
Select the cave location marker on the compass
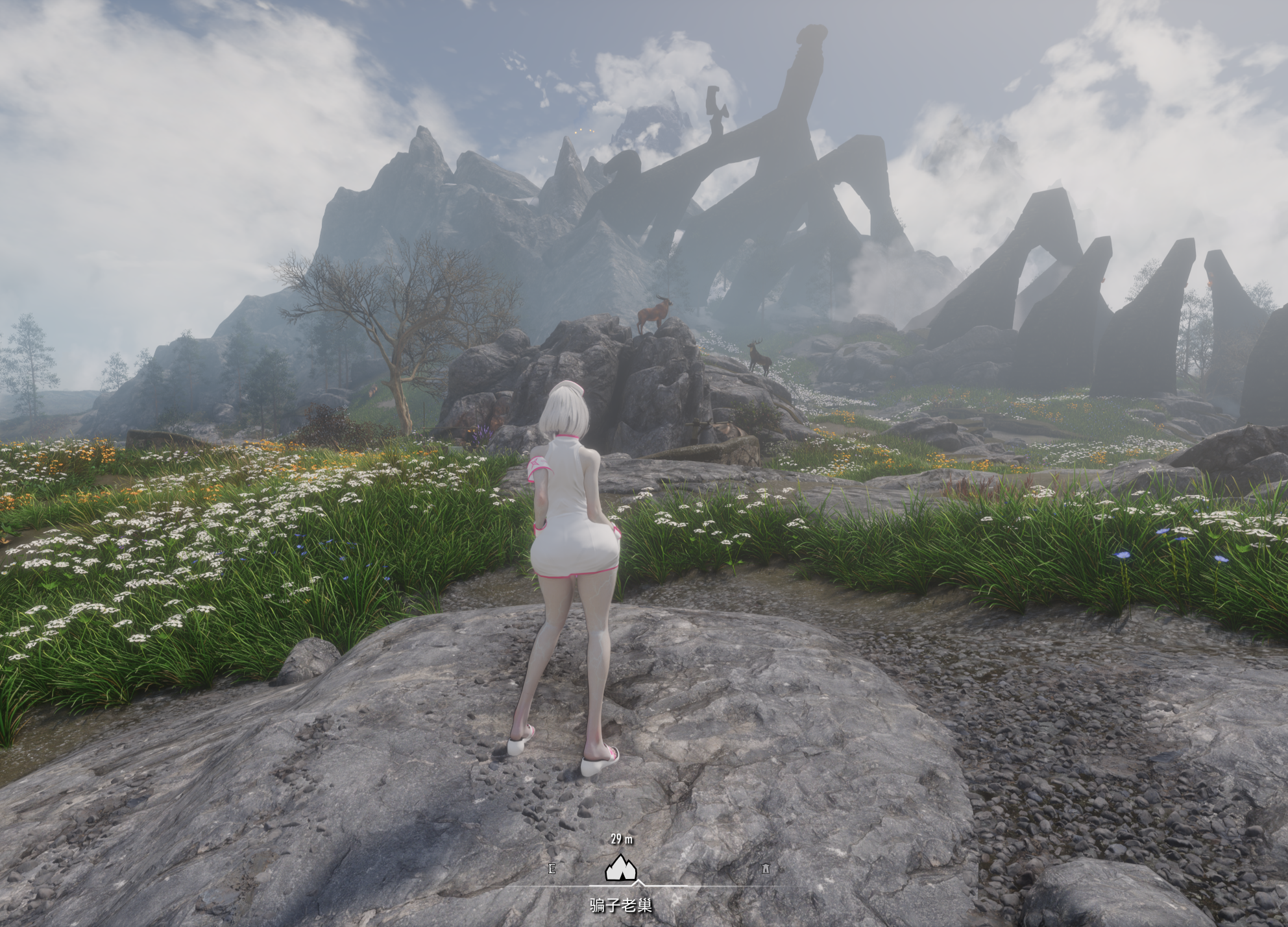(x=620, y=867)
